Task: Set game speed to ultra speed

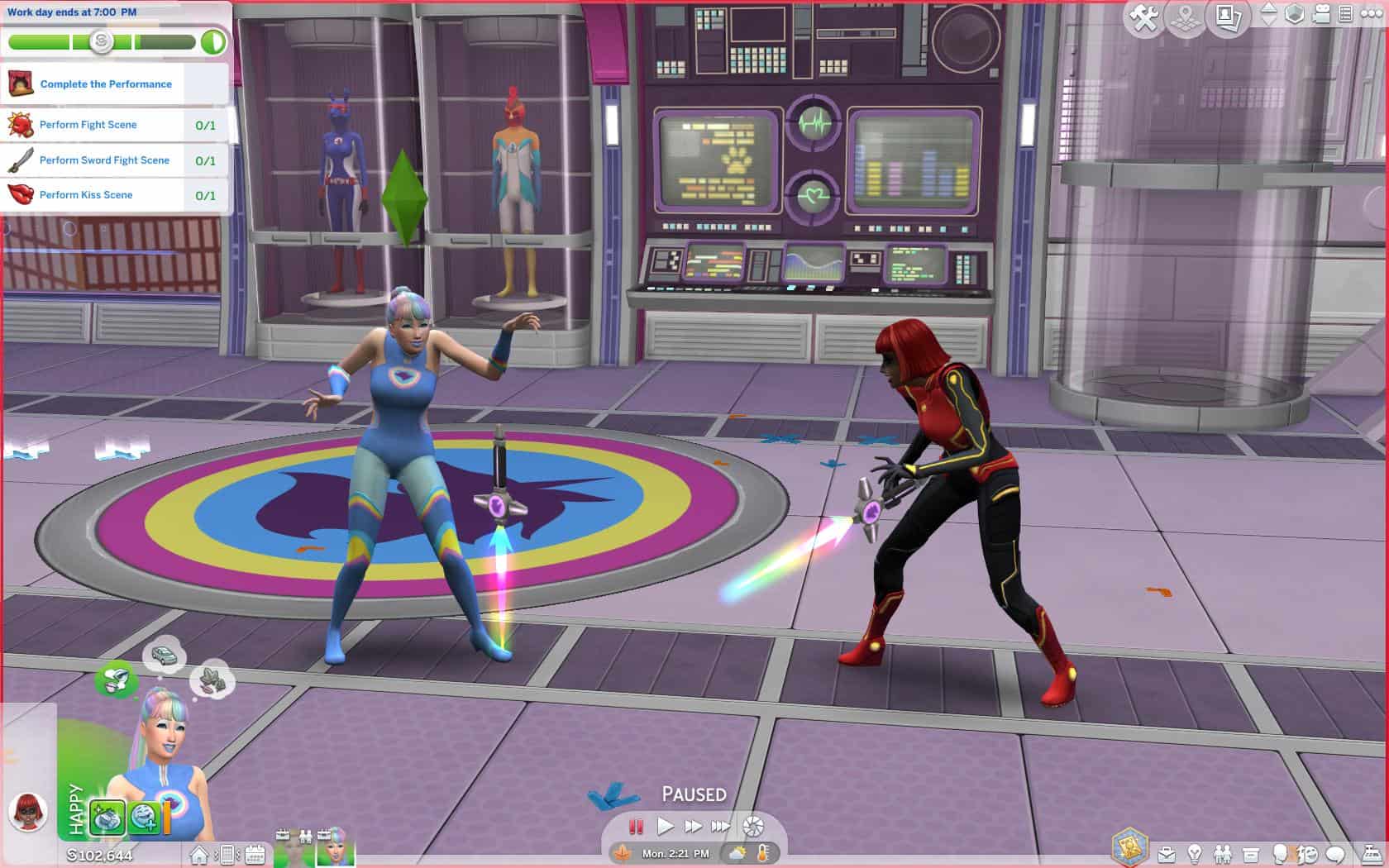Action: click(721, 826)
